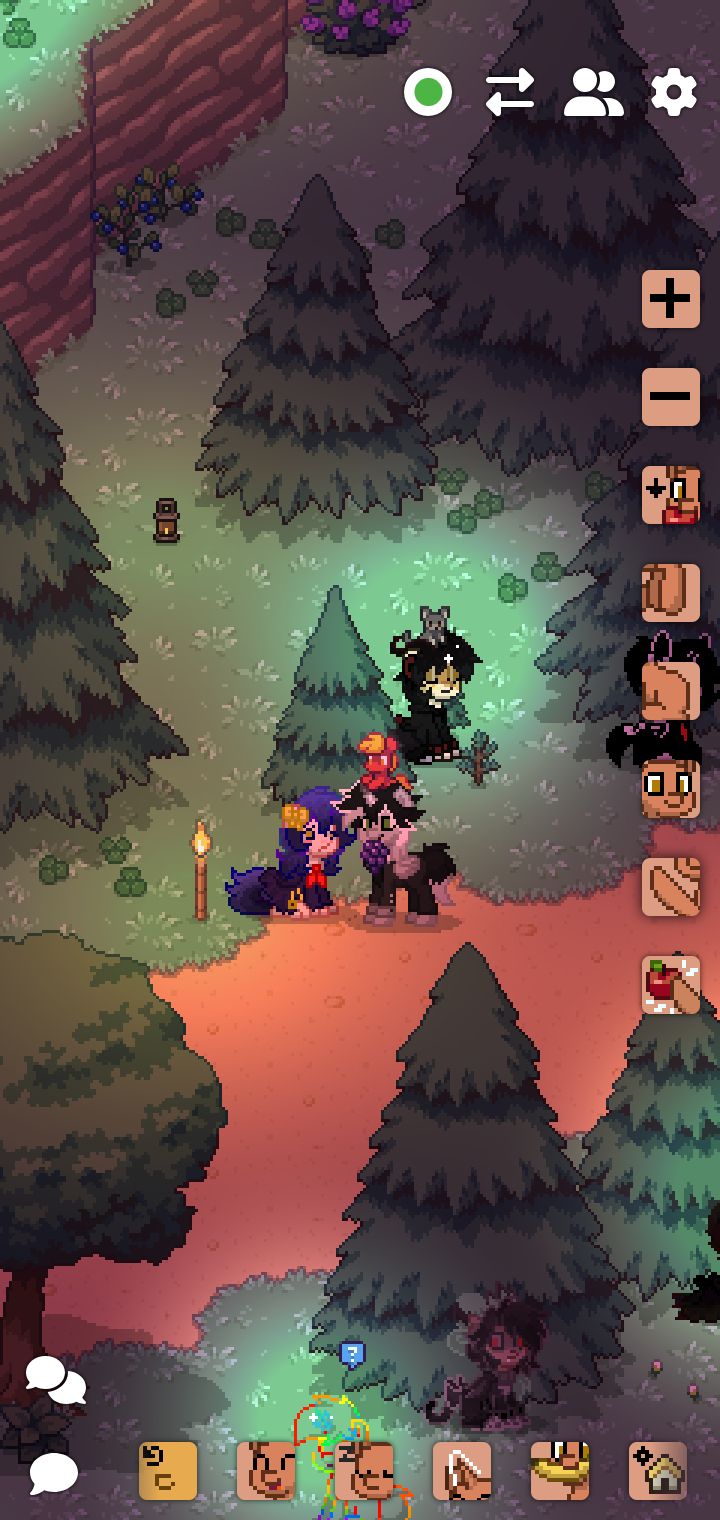This screenshot has width=720, height=1520.
Task: Select the pony ear action slot
Action: coord(462,1471)
